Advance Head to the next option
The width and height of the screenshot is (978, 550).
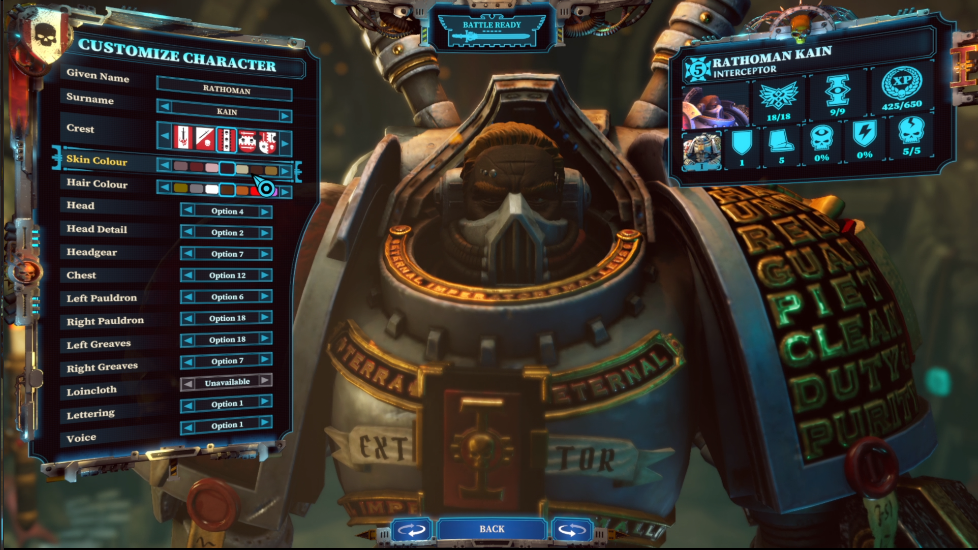click(x=266, y=212)
